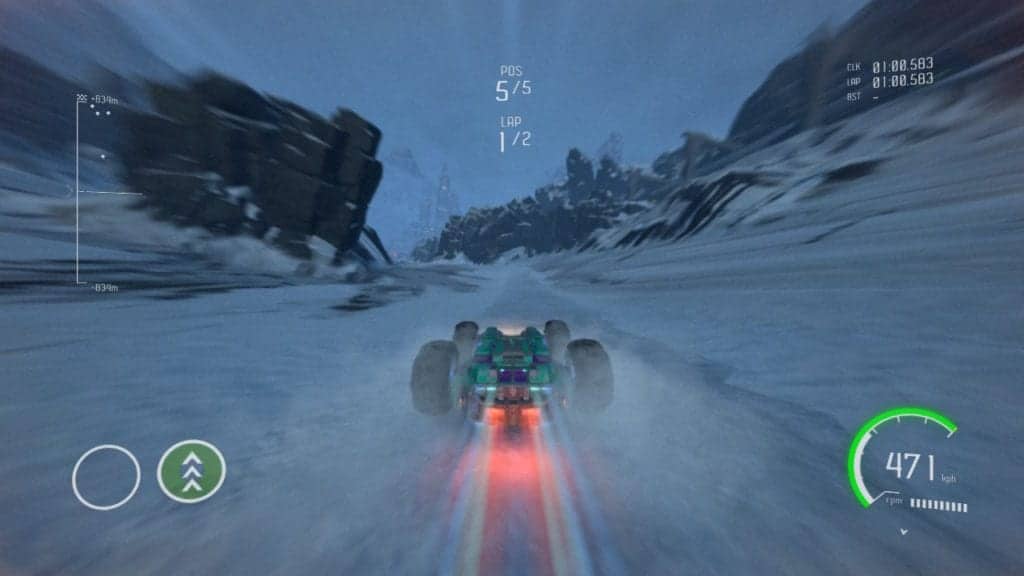
Task: Select the empty circular pickup slot
Action: point(106,476)
